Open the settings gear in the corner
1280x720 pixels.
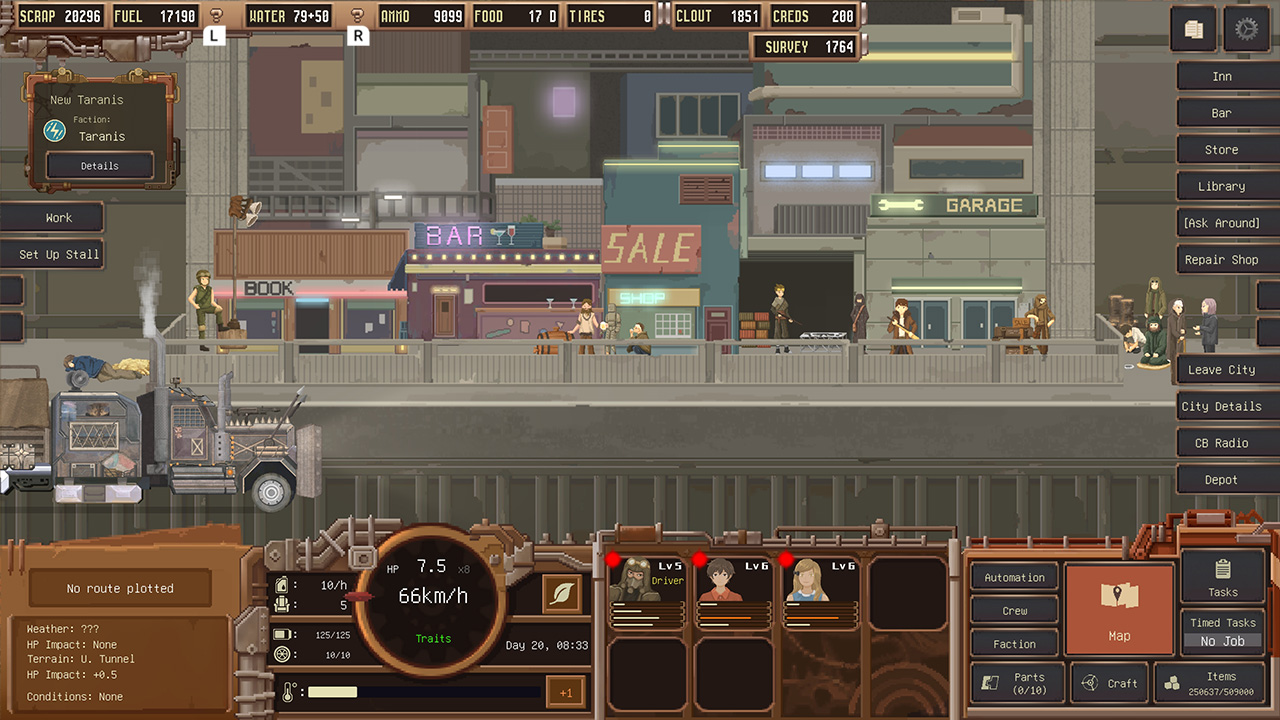1247,29
